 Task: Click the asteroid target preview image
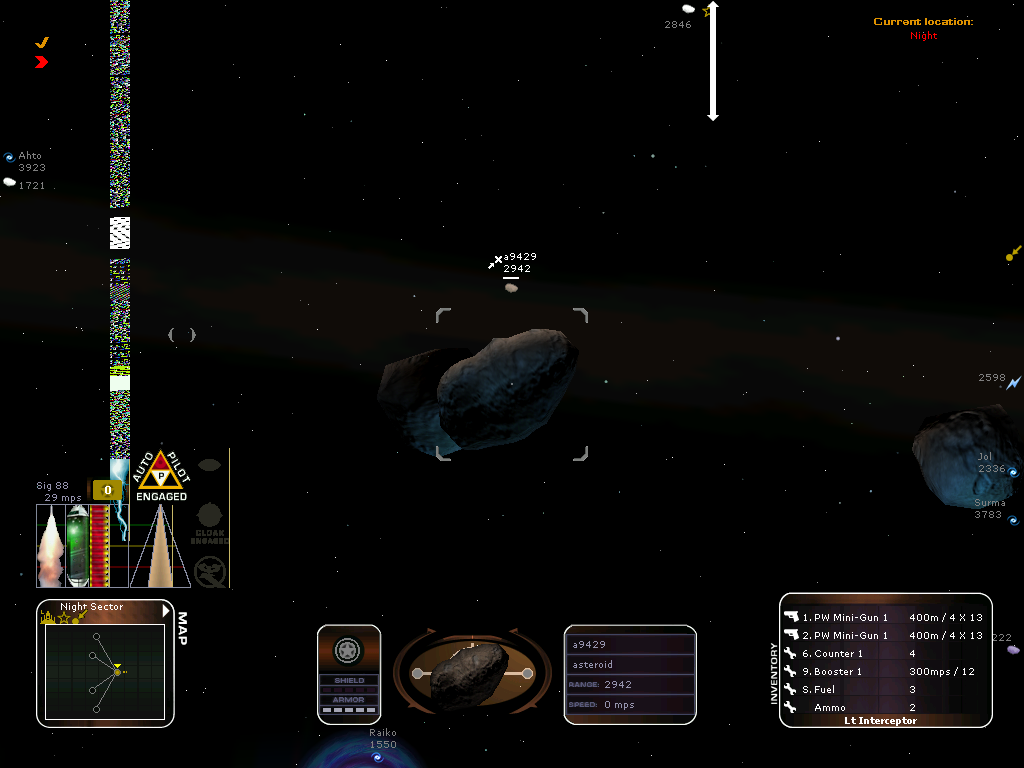472,674
